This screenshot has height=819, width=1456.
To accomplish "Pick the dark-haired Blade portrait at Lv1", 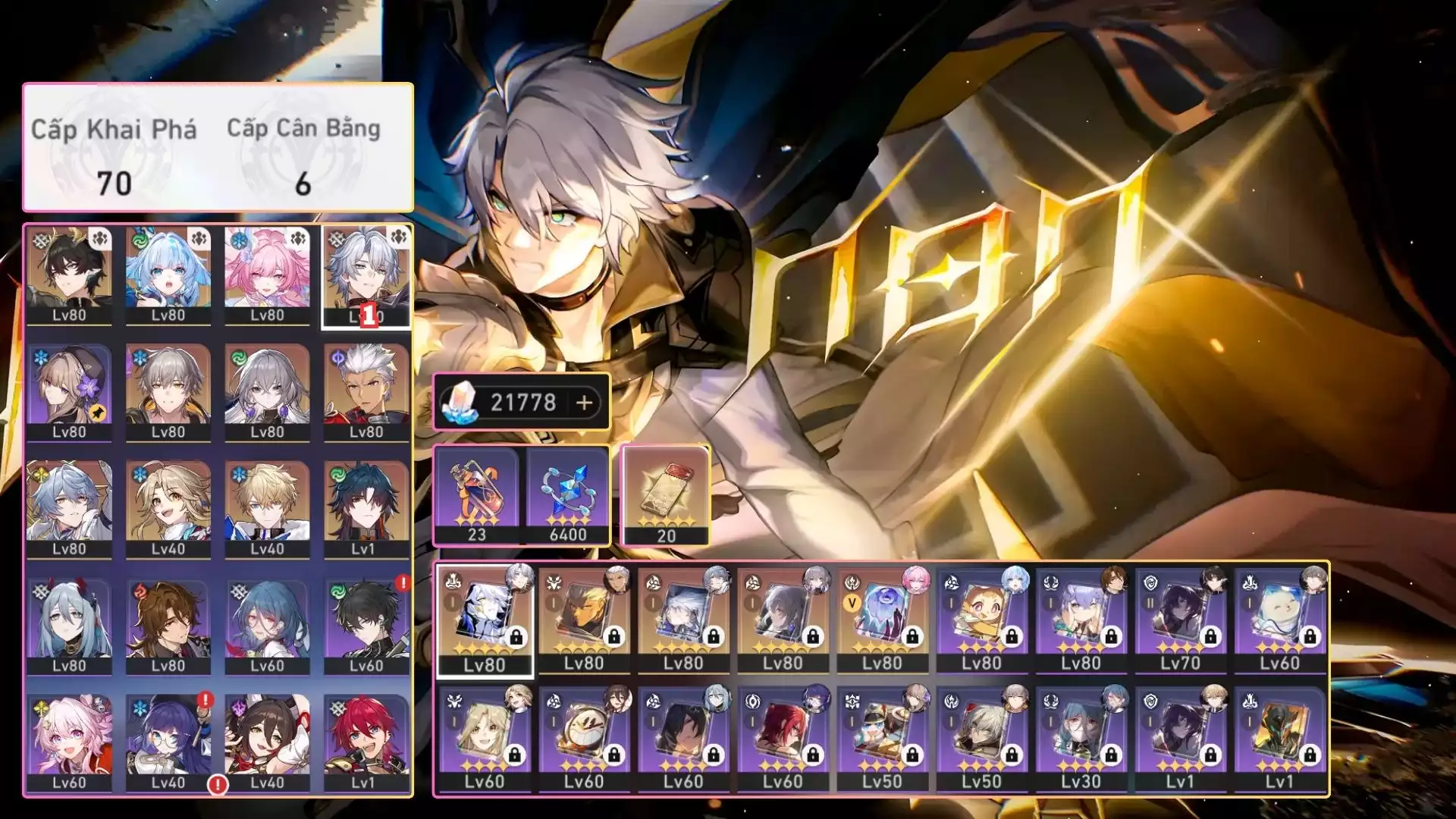I will click(366, 508).
